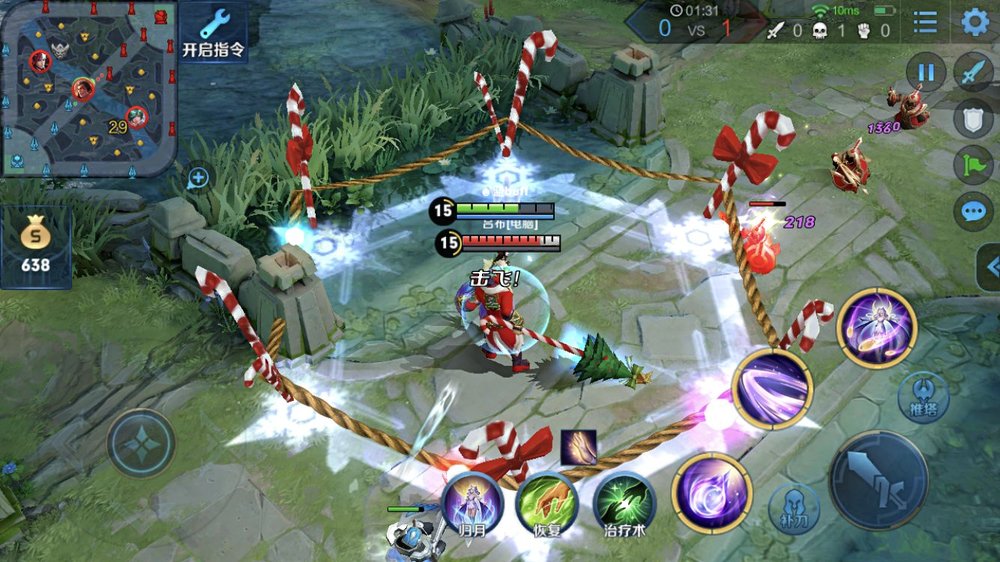Open the chat bubble quick messages
This screenshot has height=562, width=1000.
click(x=973, y=211)
